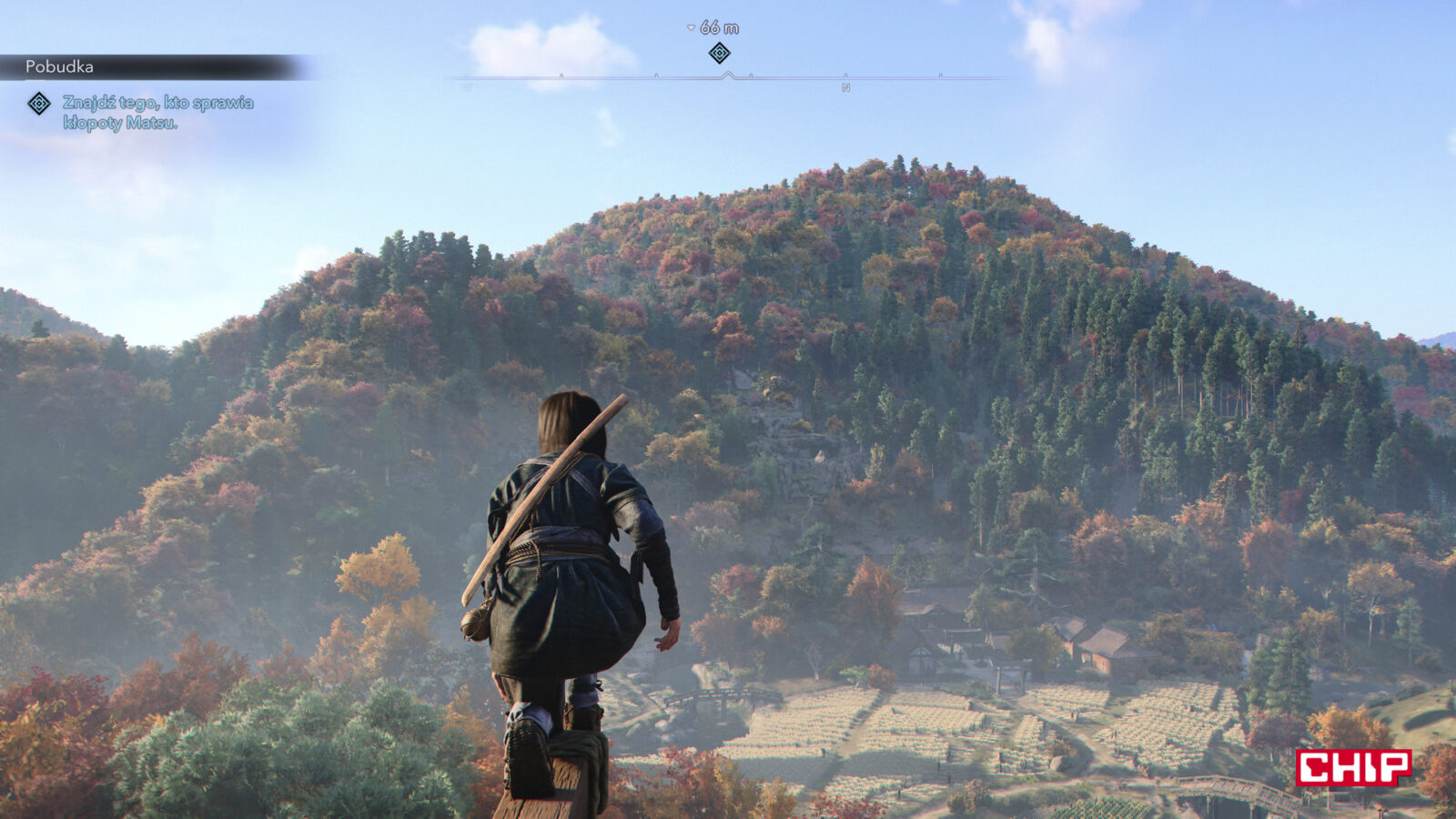Select the Pobudka quest title banner
The image size is (1456, 819).
pyautogui.click(x=60, y=66)
